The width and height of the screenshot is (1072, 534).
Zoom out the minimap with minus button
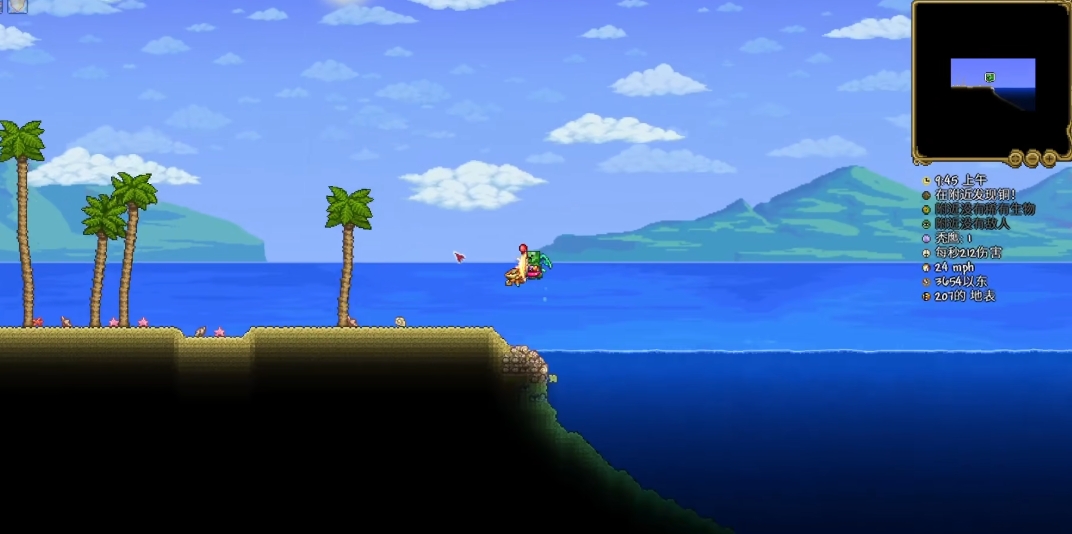coord(1032,158)
